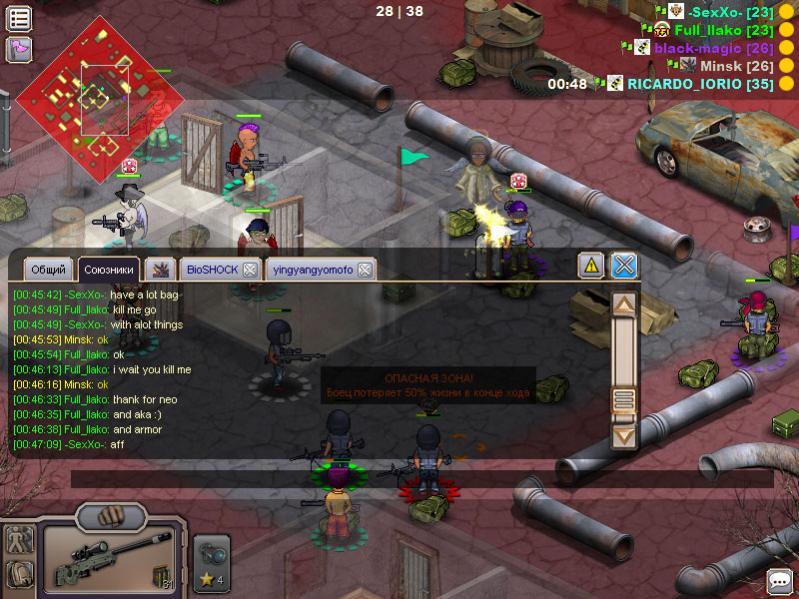This screenshot has width=799, height=599.
Task: Toggle the standing stance icon
Action: tap(19, 541)
